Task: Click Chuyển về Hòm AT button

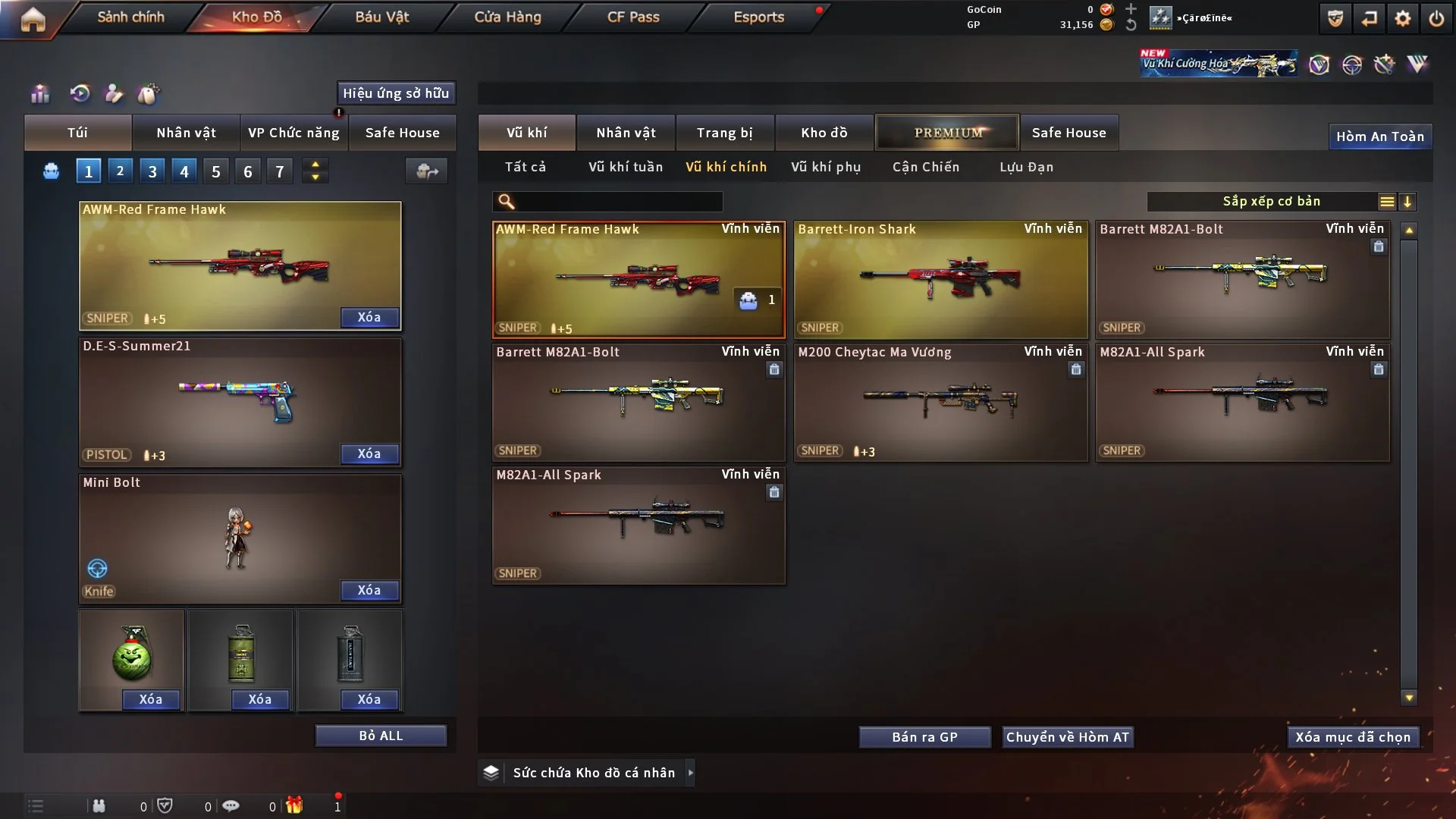Action: click(1068, 737)
